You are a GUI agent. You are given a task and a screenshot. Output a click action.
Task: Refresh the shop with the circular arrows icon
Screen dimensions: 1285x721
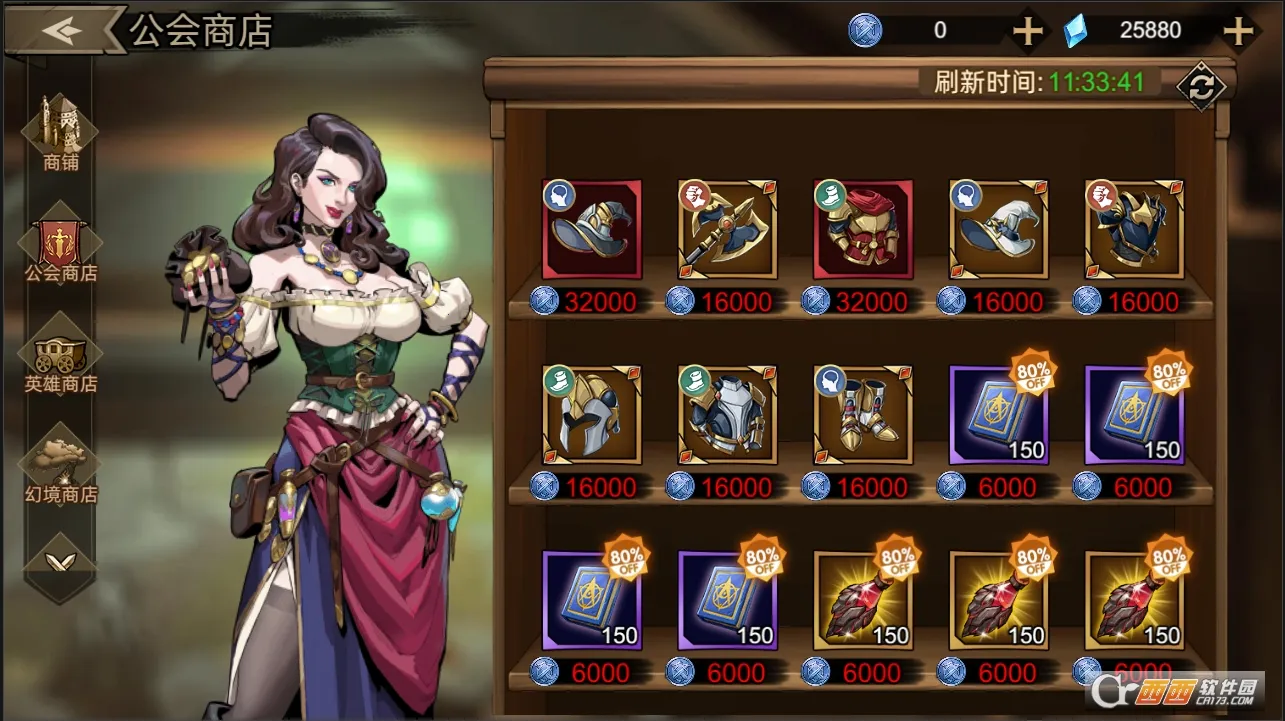tap(1202, 87)
